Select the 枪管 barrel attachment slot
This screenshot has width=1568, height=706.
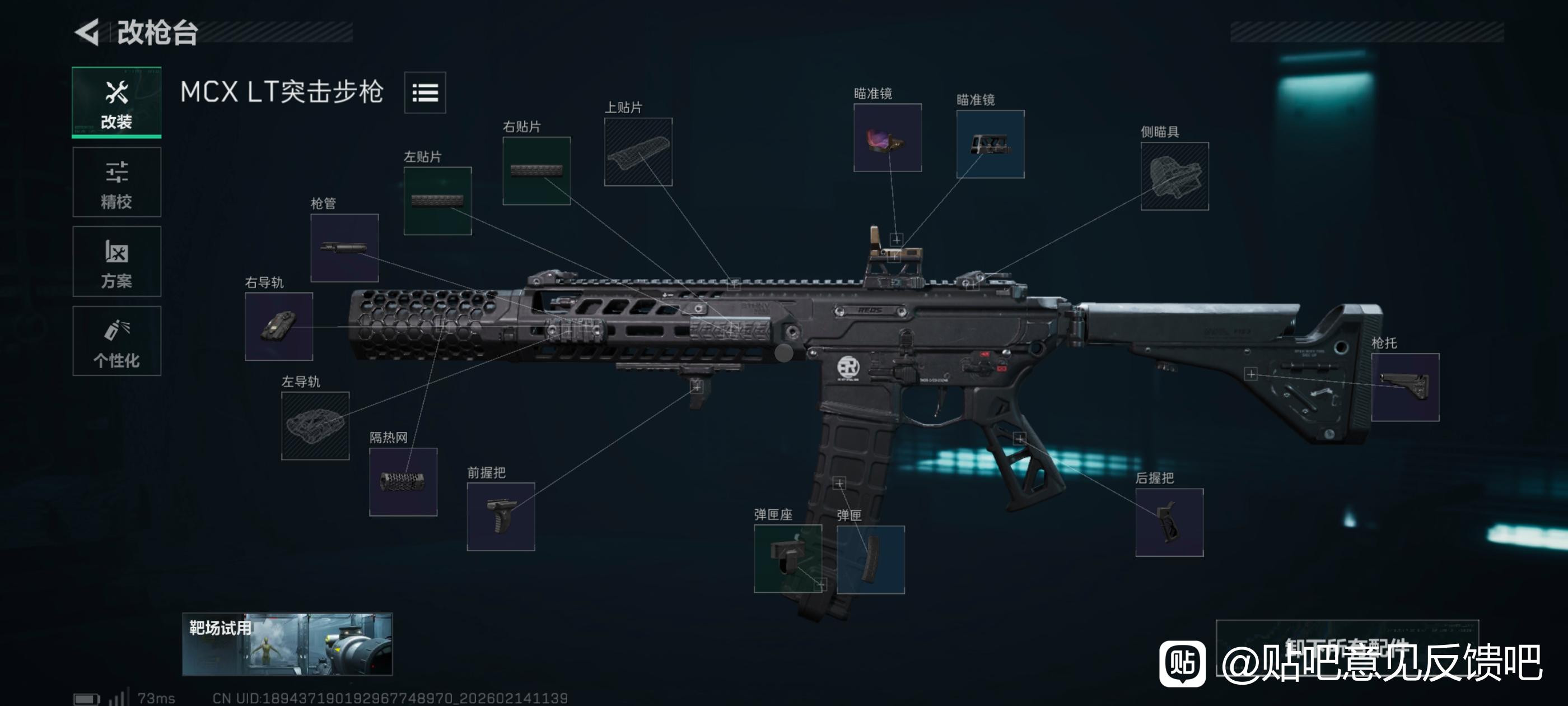tap(344, 248)
